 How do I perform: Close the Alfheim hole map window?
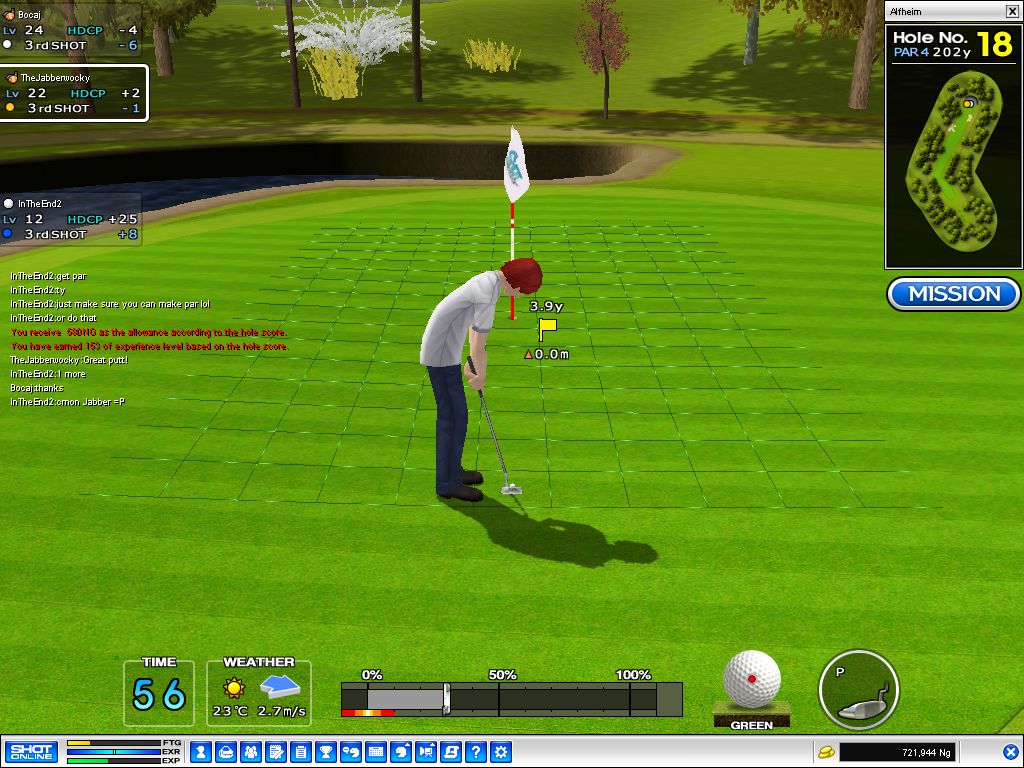pos(1012,12)
